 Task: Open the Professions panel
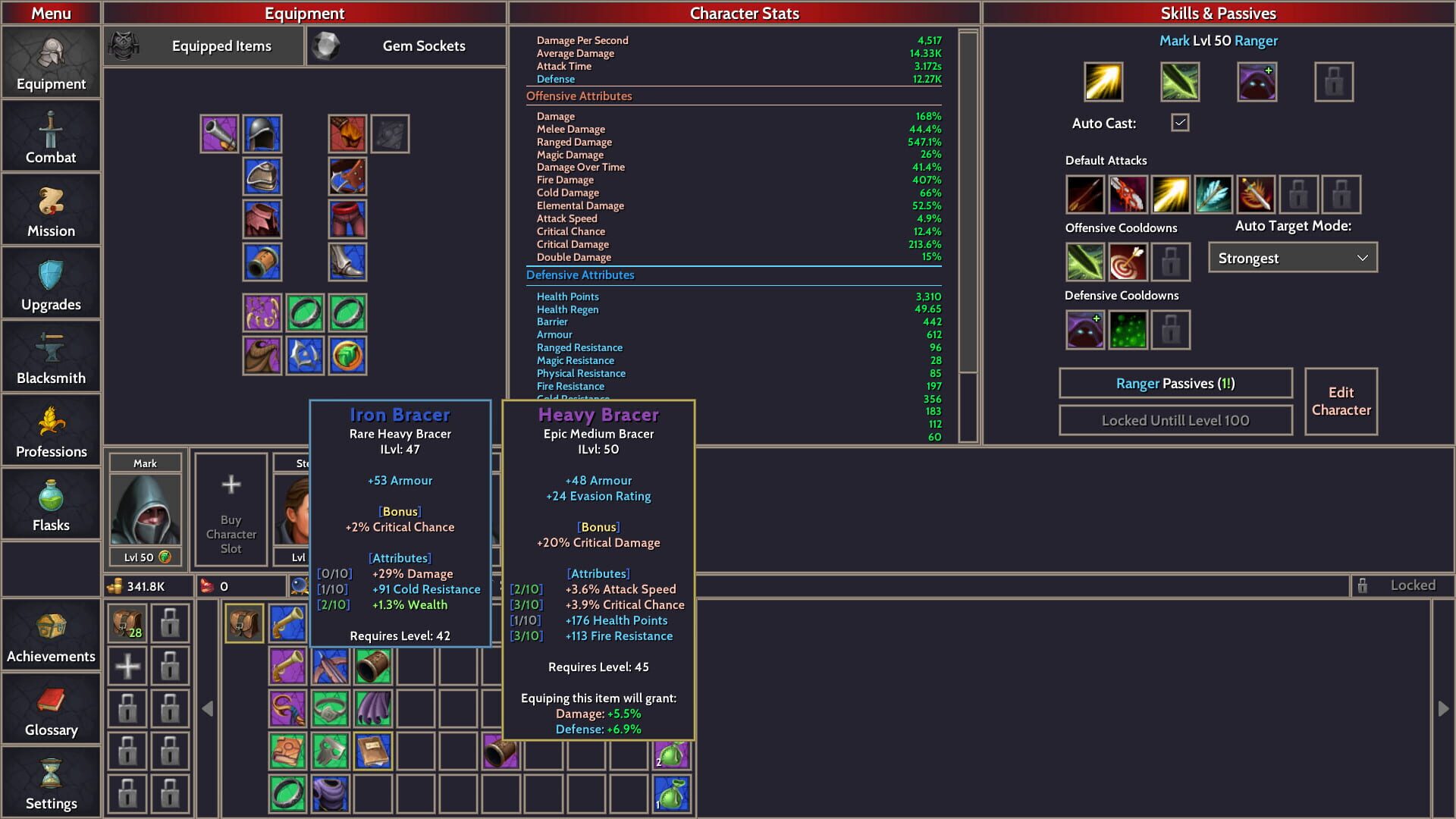[x=50, y=430]
